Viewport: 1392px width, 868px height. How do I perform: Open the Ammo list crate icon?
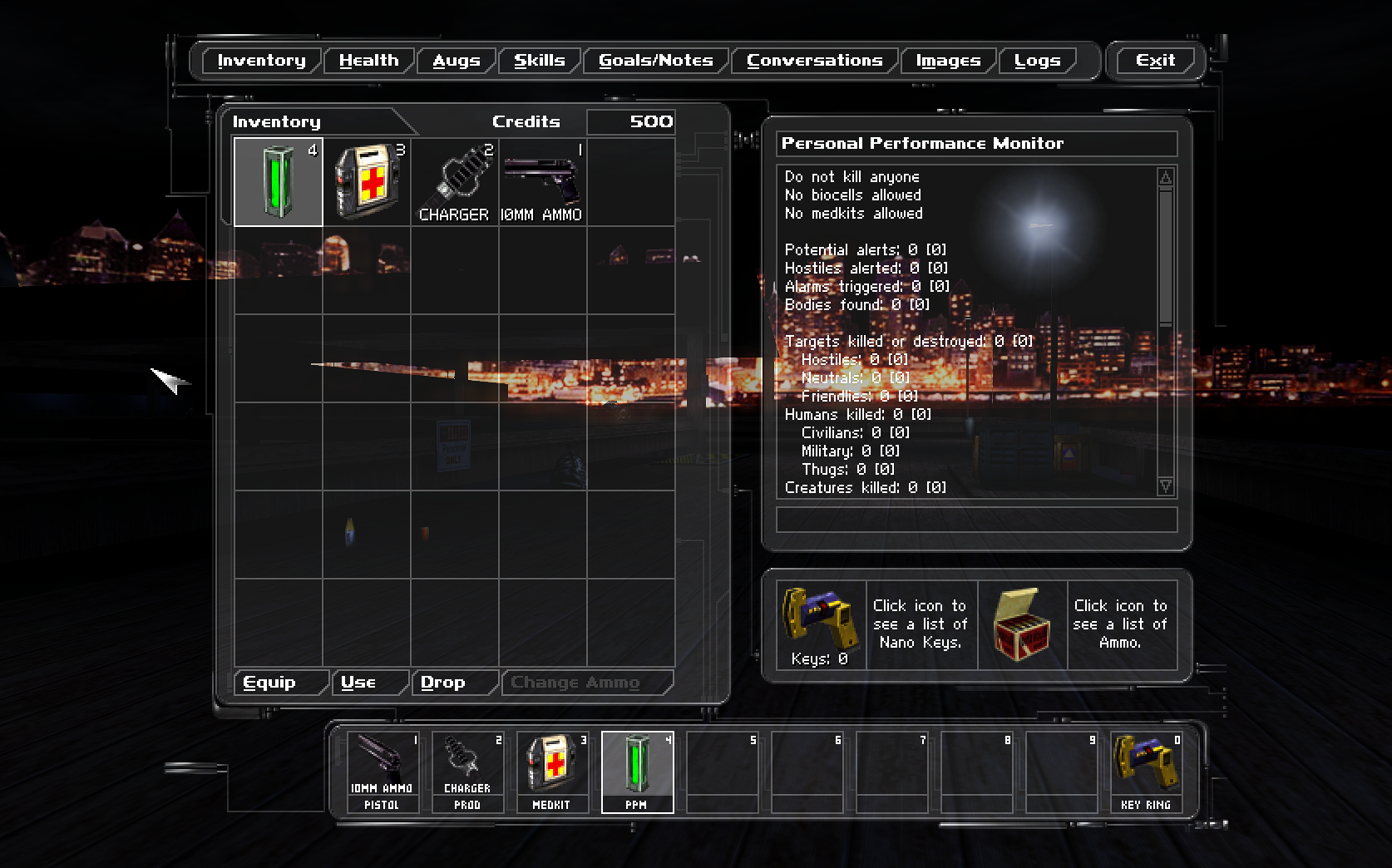[1022, 625]
